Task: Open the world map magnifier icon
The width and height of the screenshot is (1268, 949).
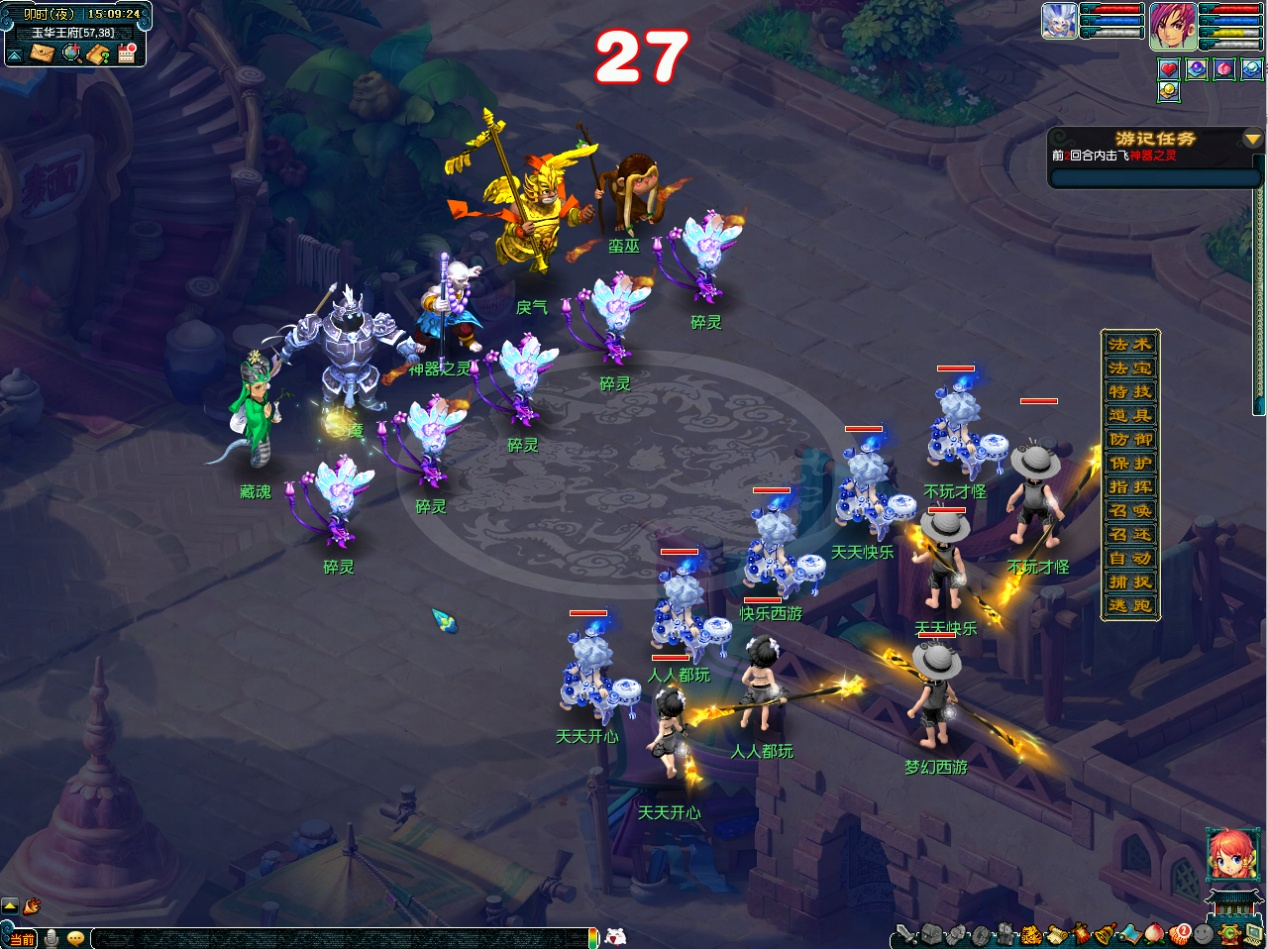Action: pyautogui.click(x=71, y=54)
